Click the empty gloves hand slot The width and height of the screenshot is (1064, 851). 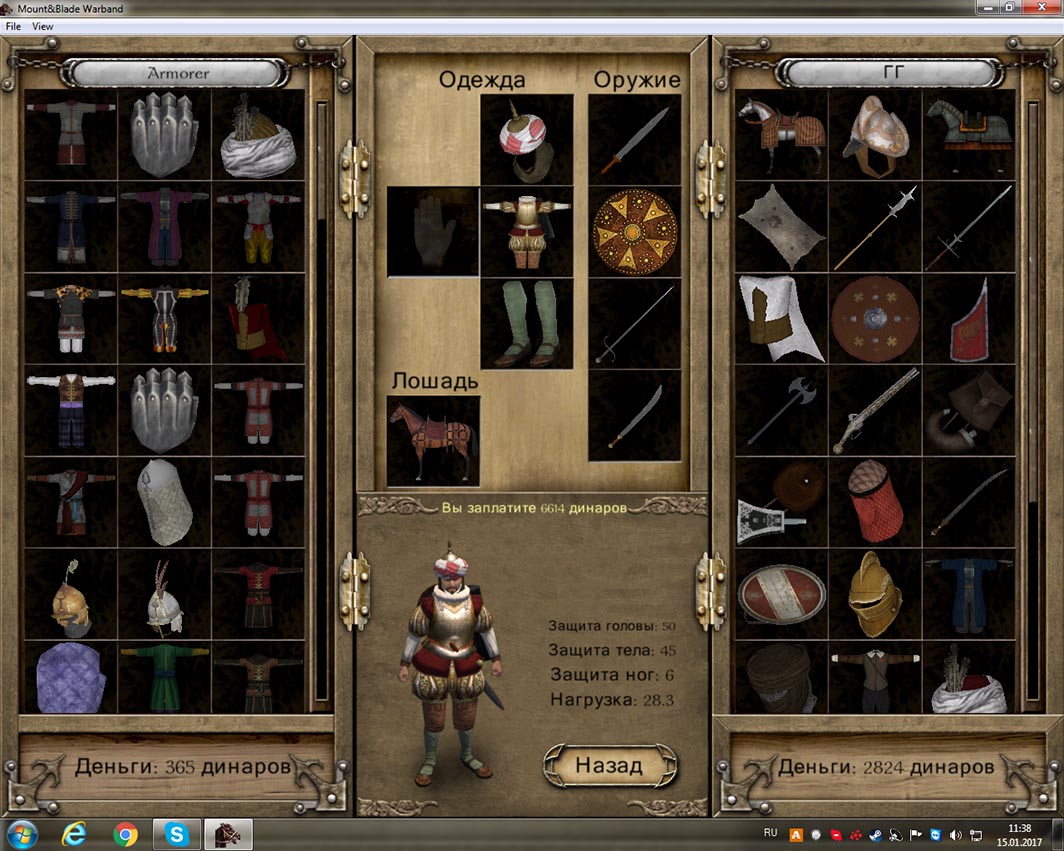(433, 232)
